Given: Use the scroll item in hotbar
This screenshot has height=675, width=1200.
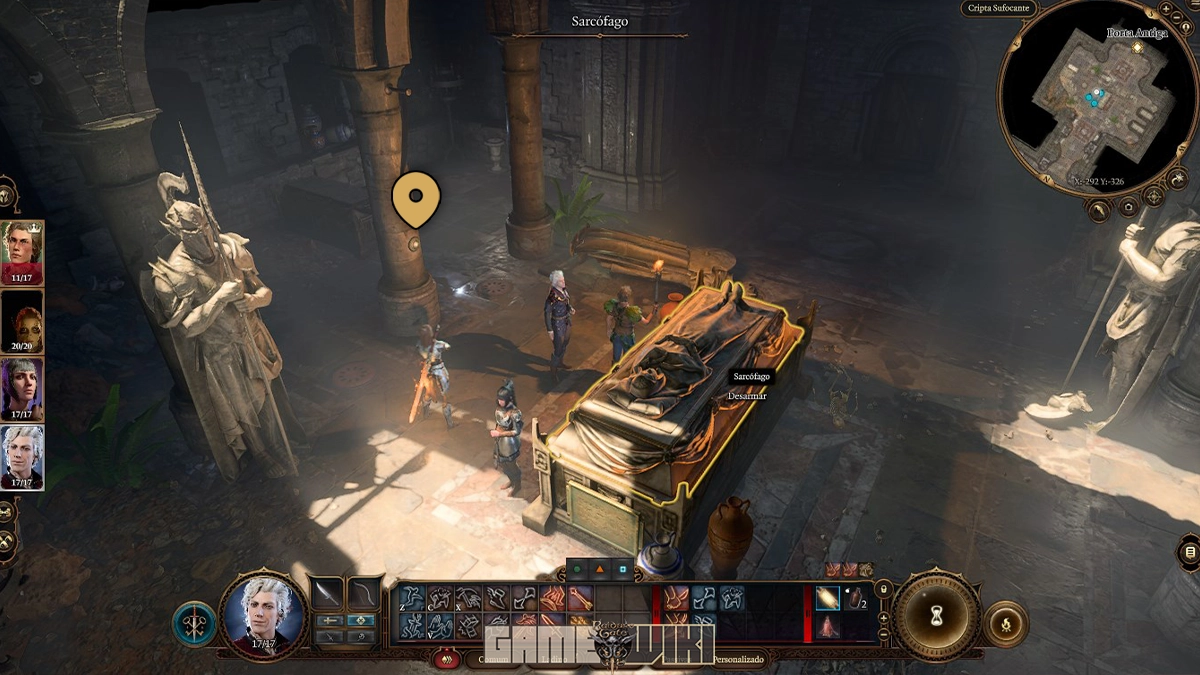Looking at the screenshot, I should (x=828, y=598).
